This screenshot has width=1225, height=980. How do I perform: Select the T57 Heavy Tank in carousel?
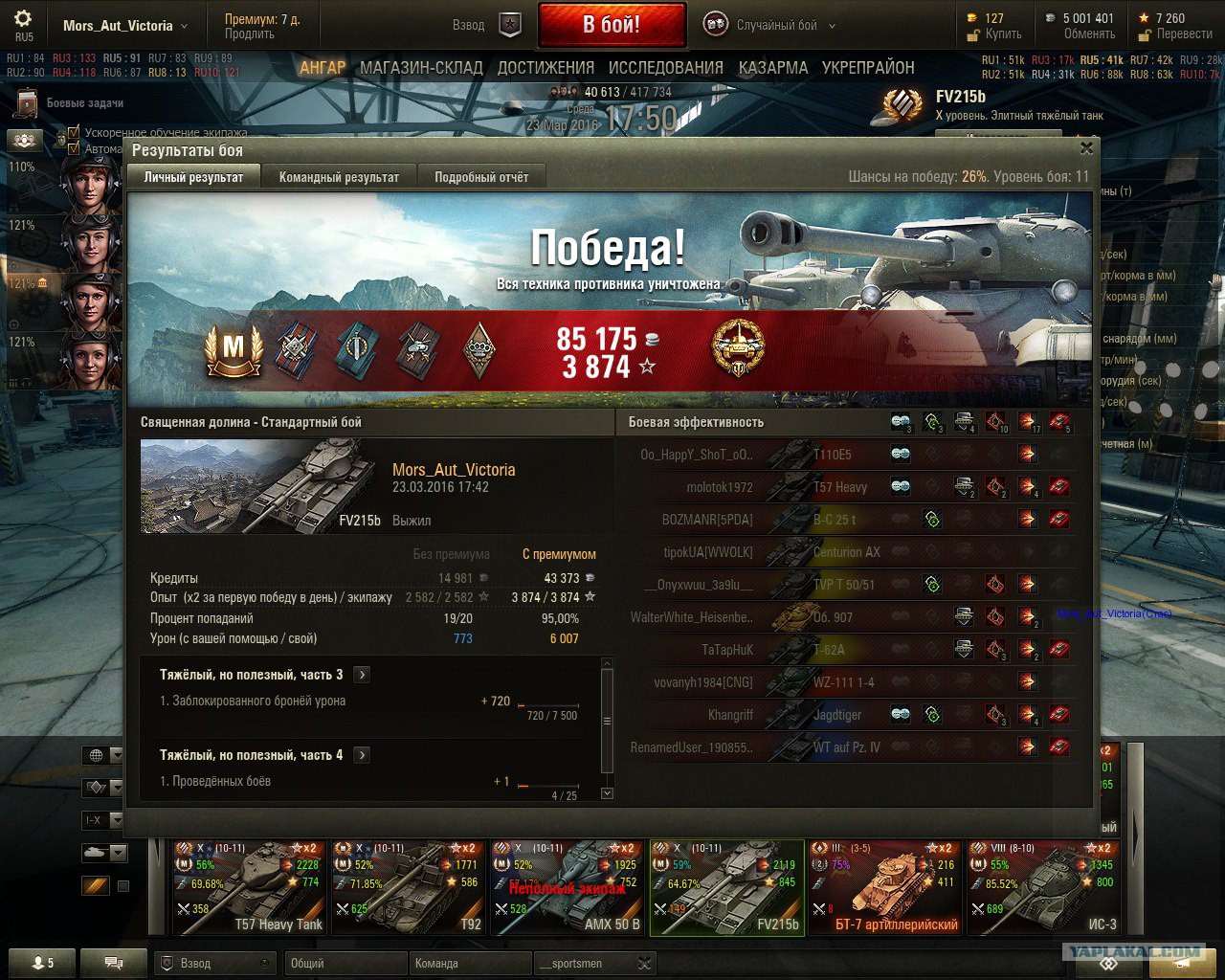click(x=250, y=887)
